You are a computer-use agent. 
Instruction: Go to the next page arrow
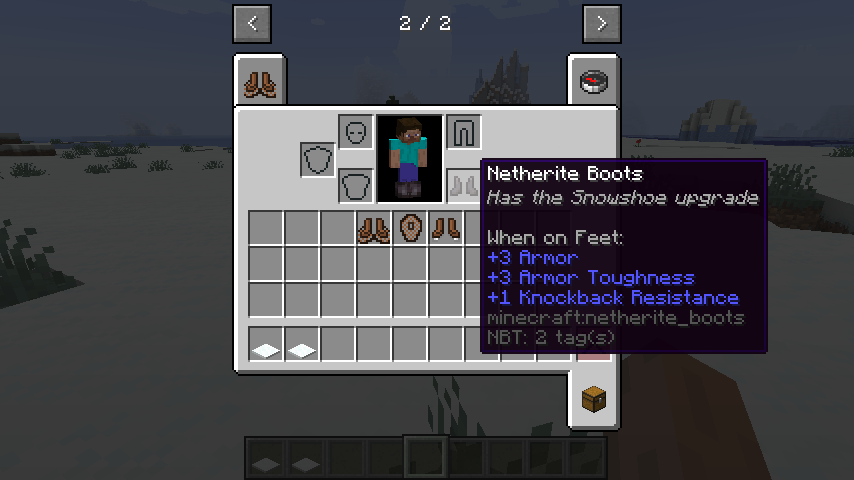click(601, 24)
